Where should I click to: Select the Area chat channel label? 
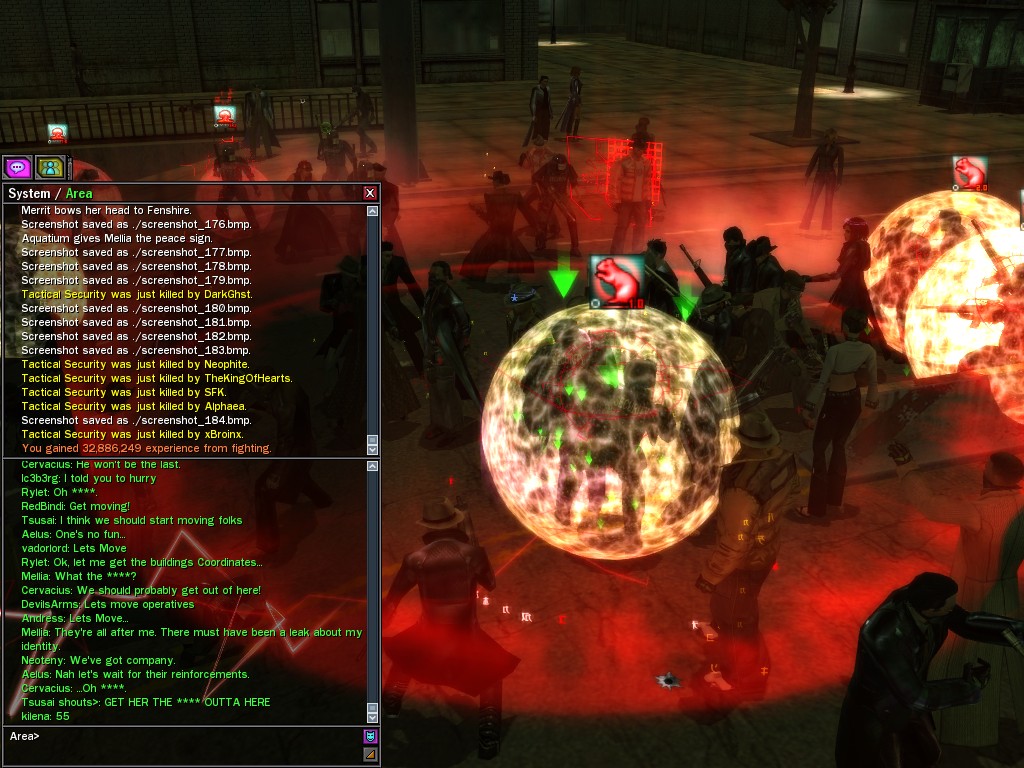79,193
